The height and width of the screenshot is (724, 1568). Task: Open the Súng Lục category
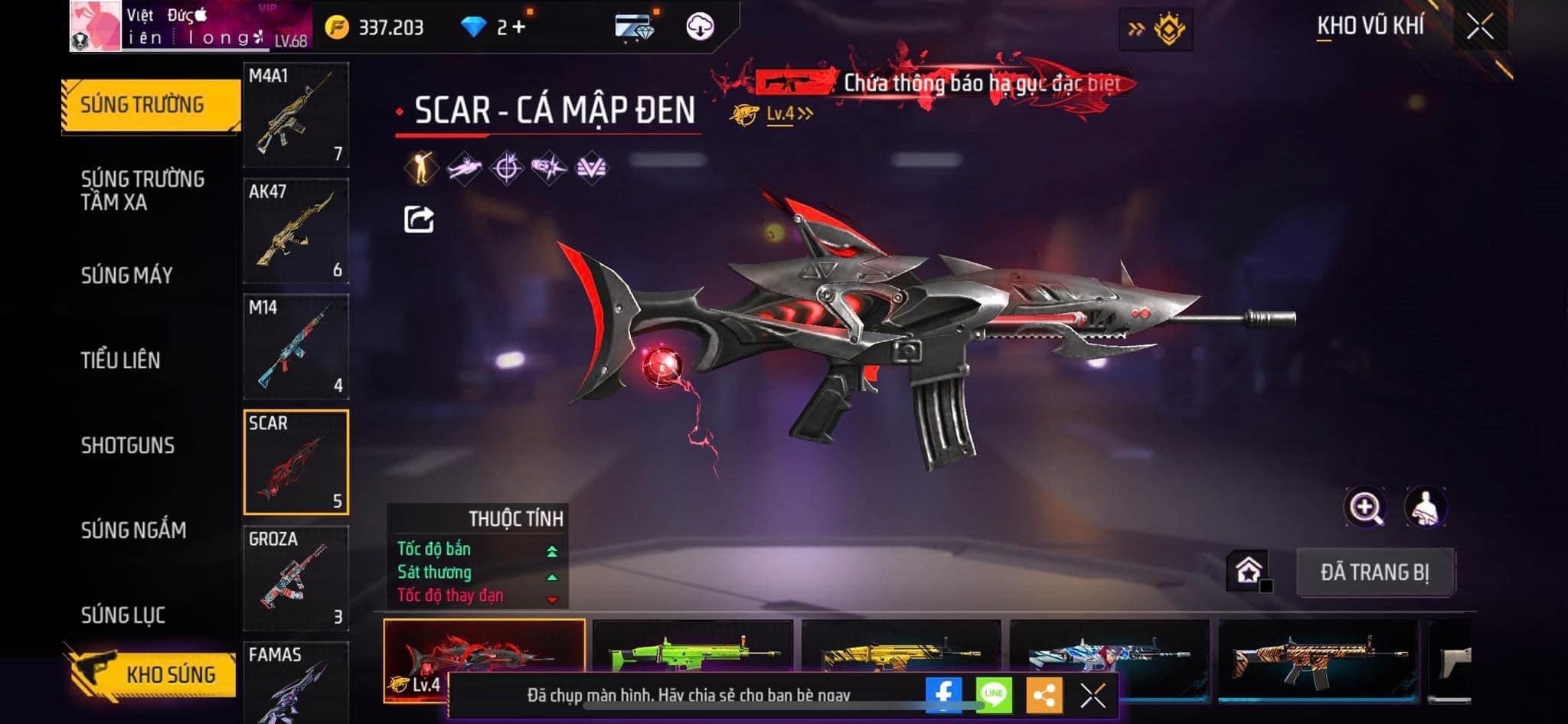click(x=123, y=615)
